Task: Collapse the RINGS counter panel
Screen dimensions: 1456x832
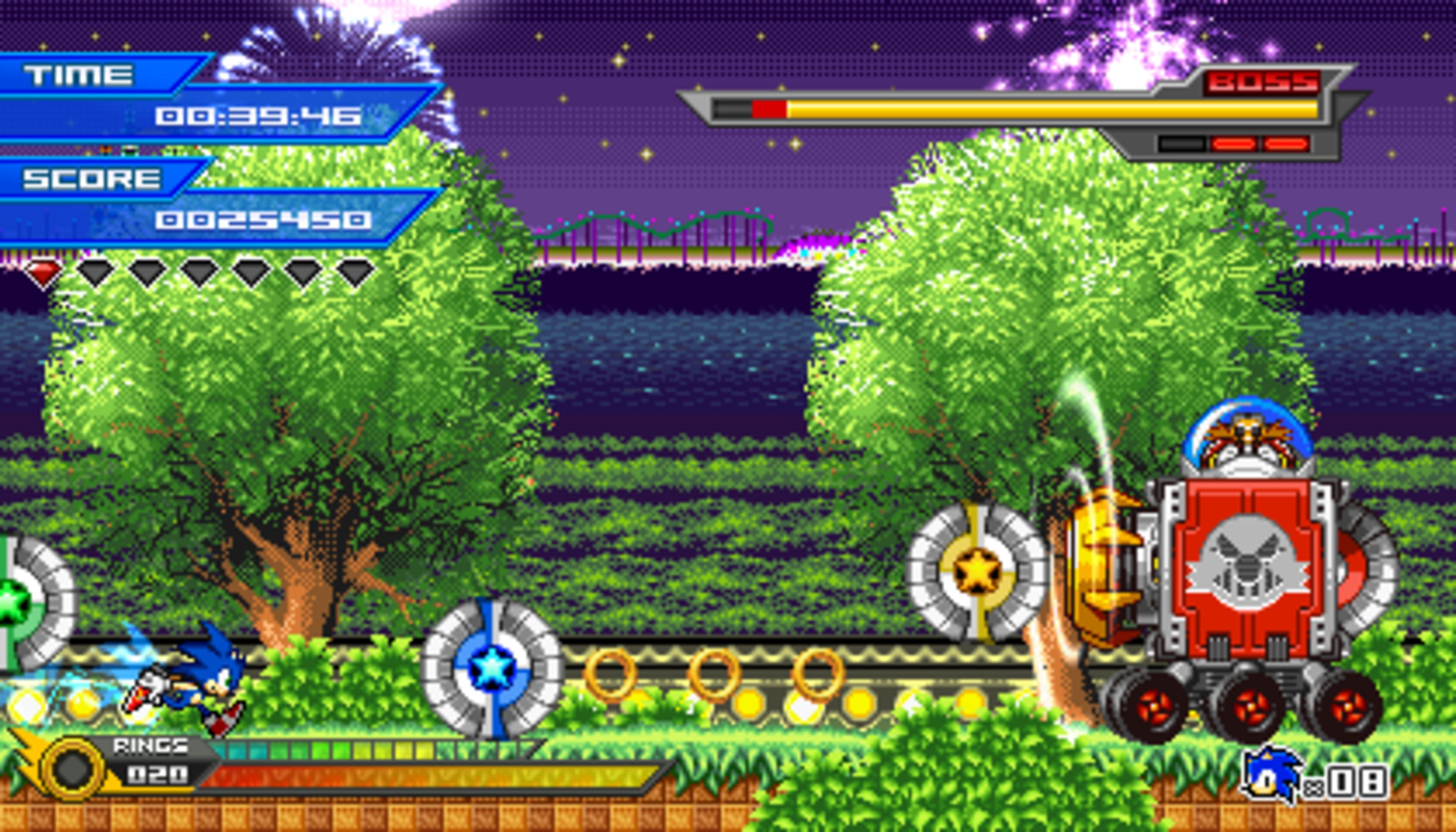Action: tap(160, 760)
